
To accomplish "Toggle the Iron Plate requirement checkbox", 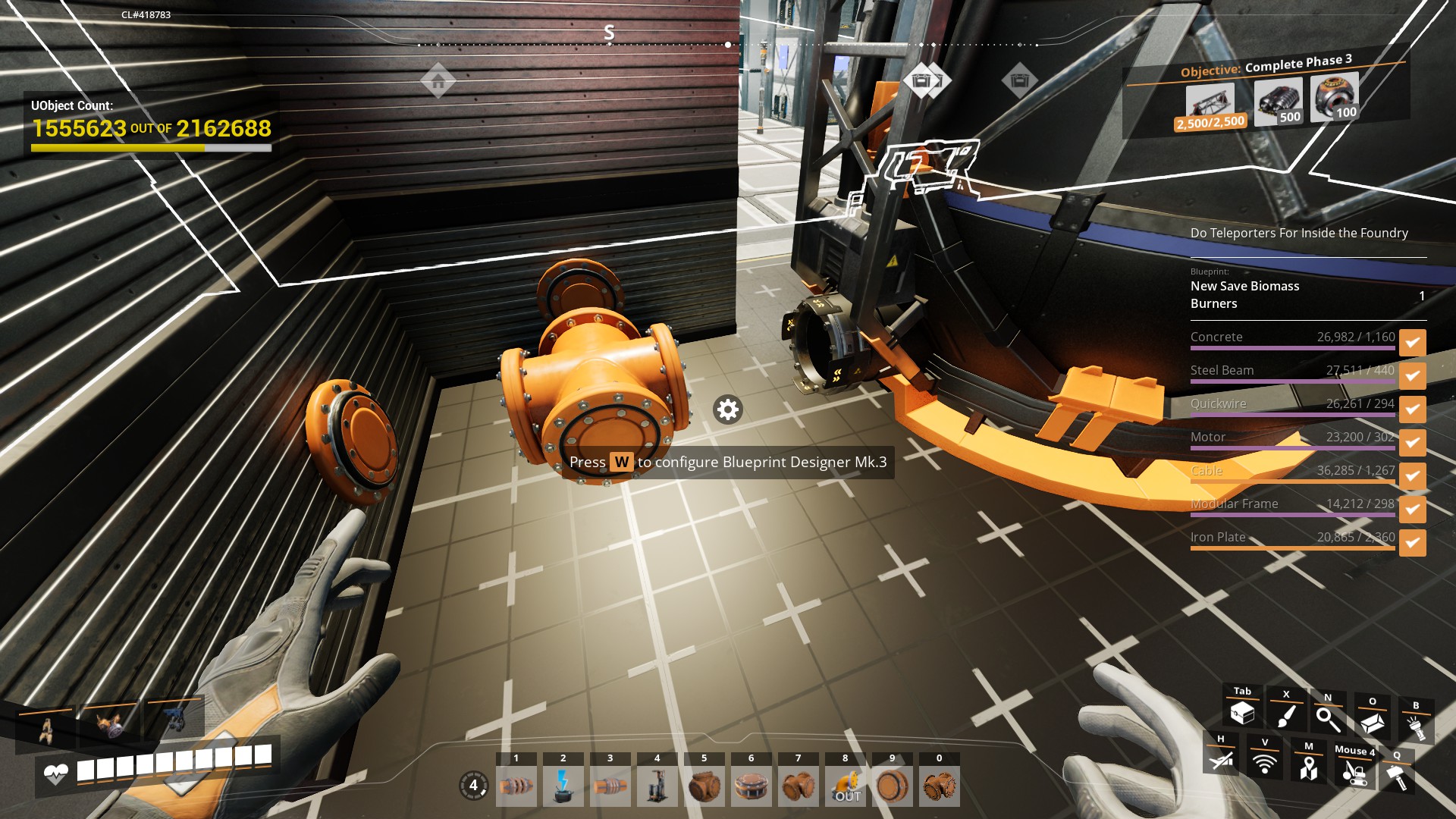I will (1412, 543).
